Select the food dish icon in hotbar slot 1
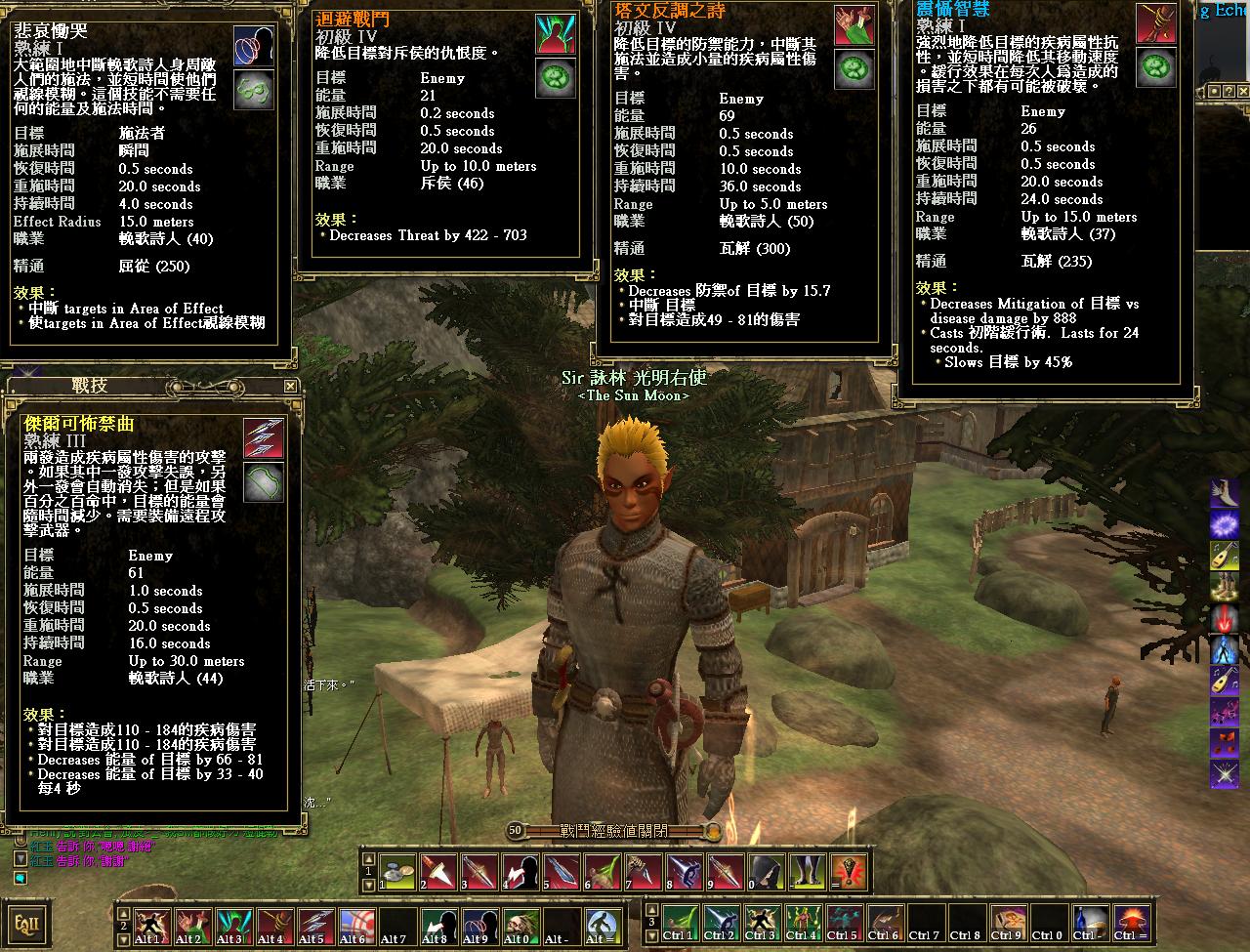The width and height of the screenshot is (1250, 952). (x=396, y=871)
